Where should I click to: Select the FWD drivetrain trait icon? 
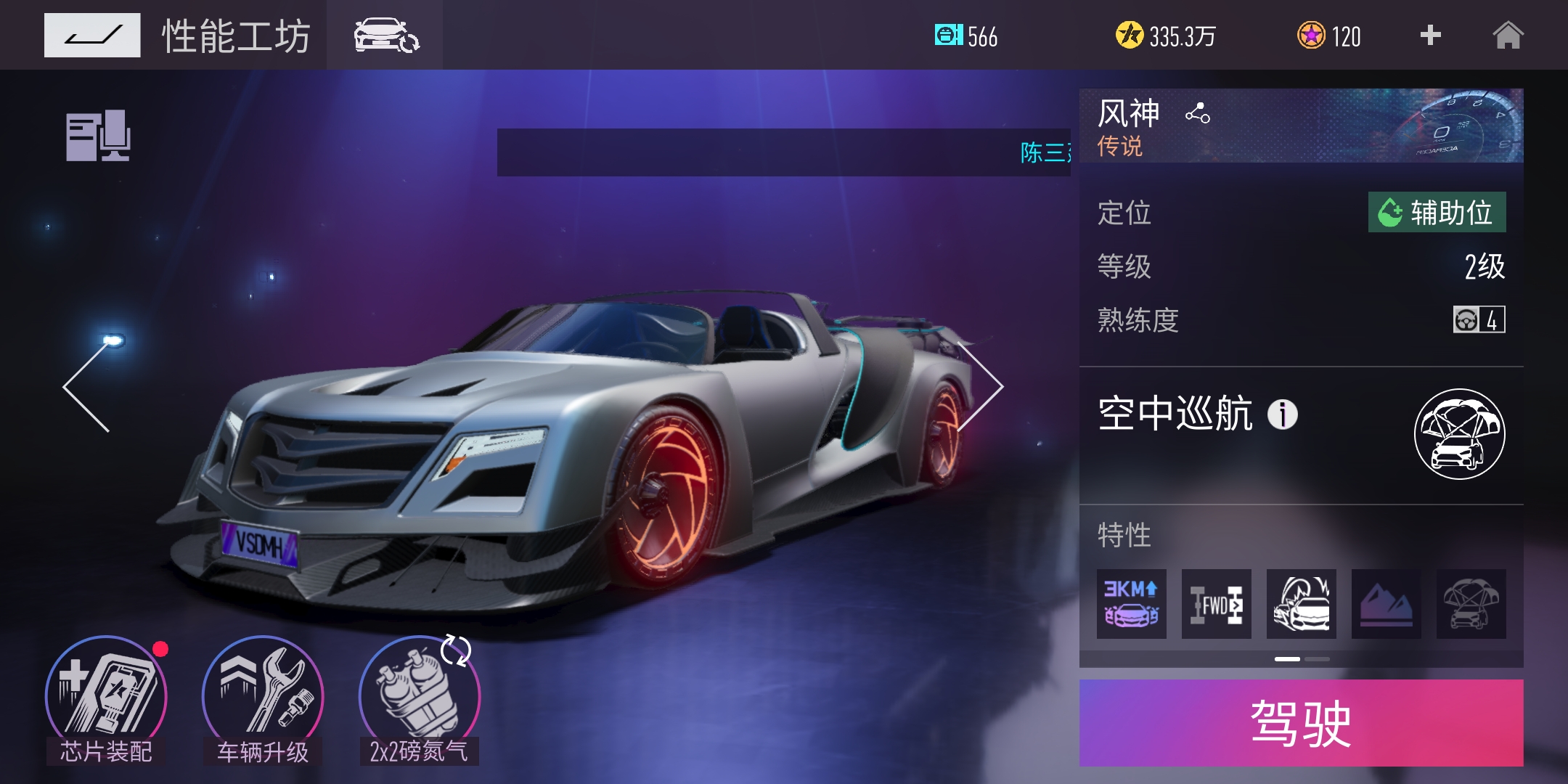(x=1216, y=605)
